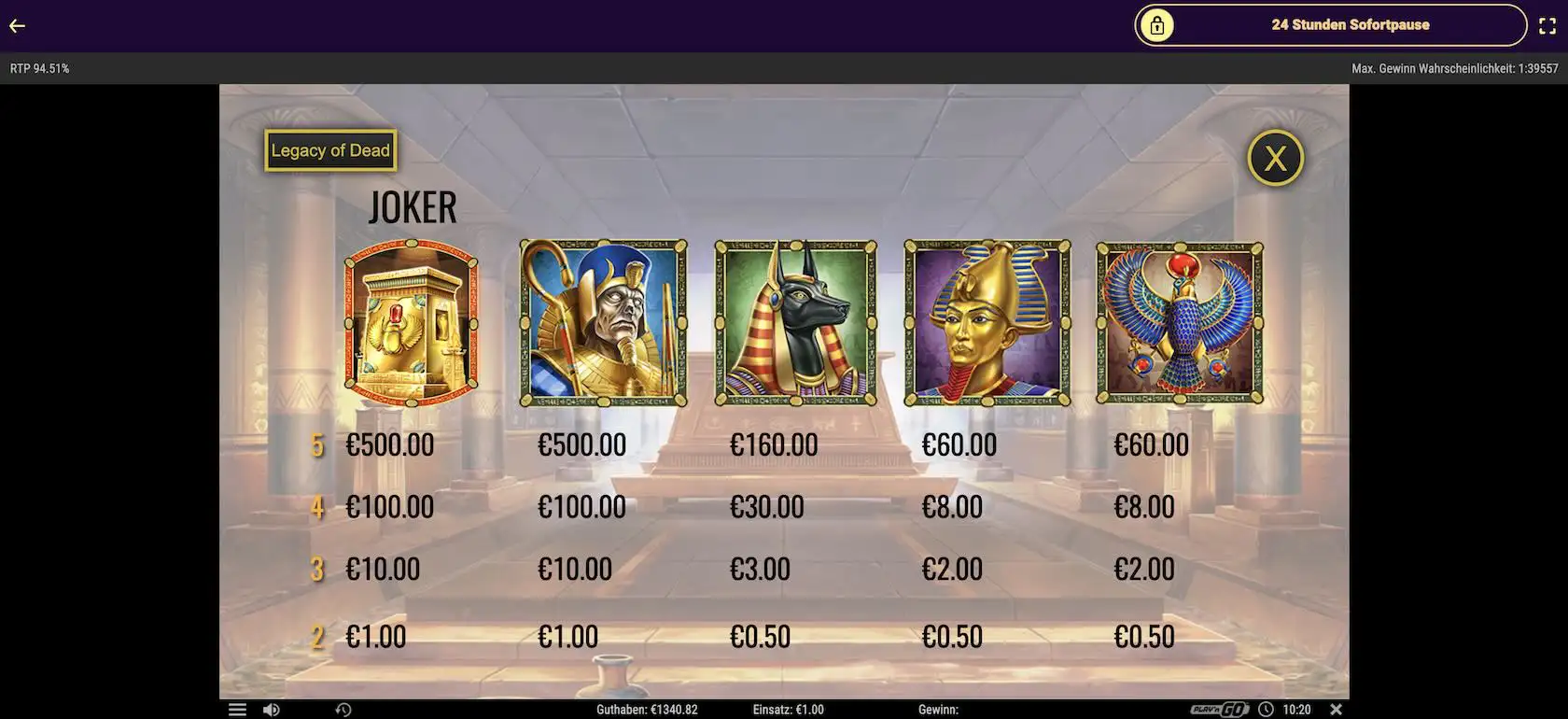Viewport: 1568px width, 719px height.
Task: Click the Legacy of Dead title badge
Action: click(330, 150)
